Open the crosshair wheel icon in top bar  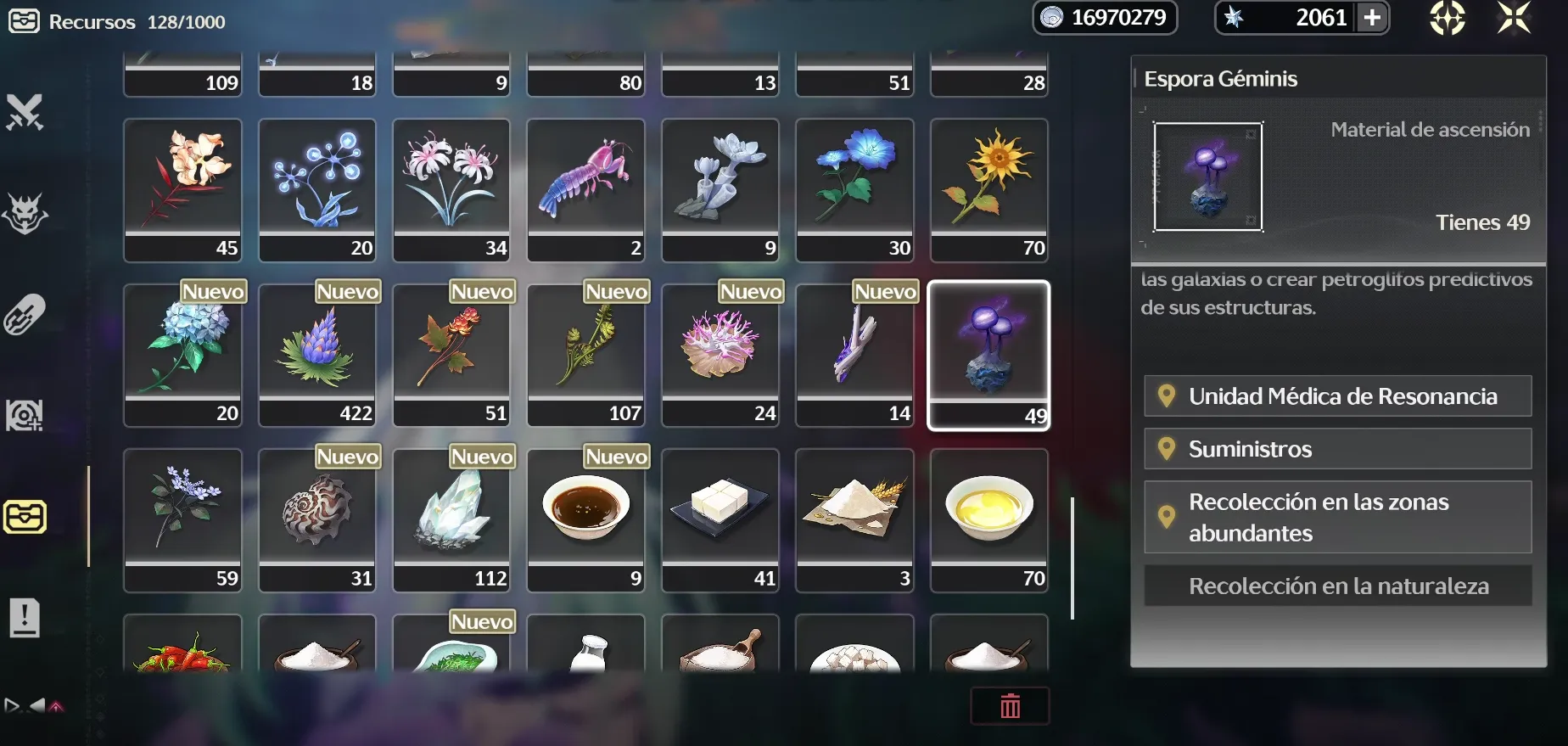pyautogui.click(x=1447, y=18)
